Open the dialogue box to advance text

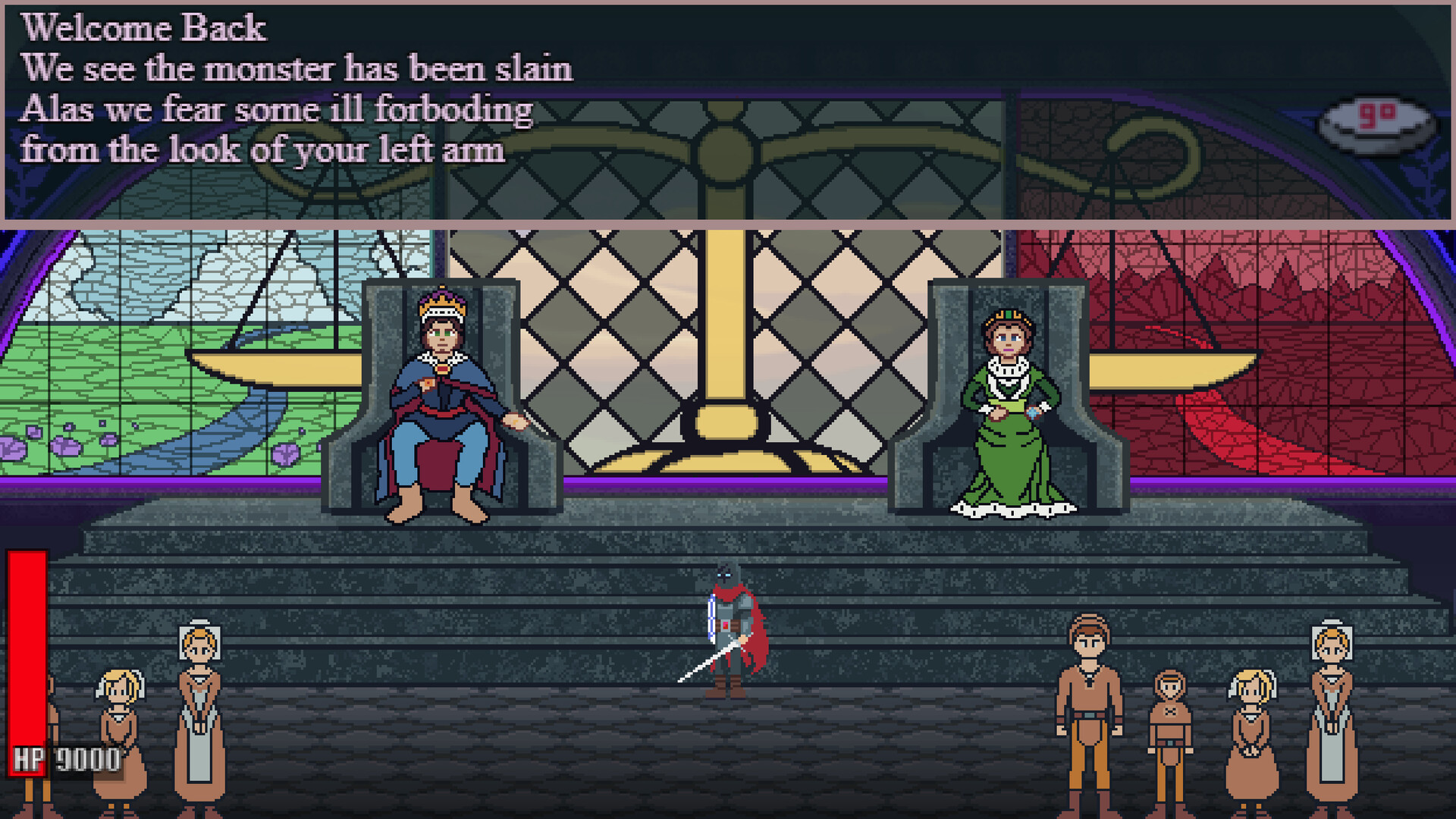(728, 114)
